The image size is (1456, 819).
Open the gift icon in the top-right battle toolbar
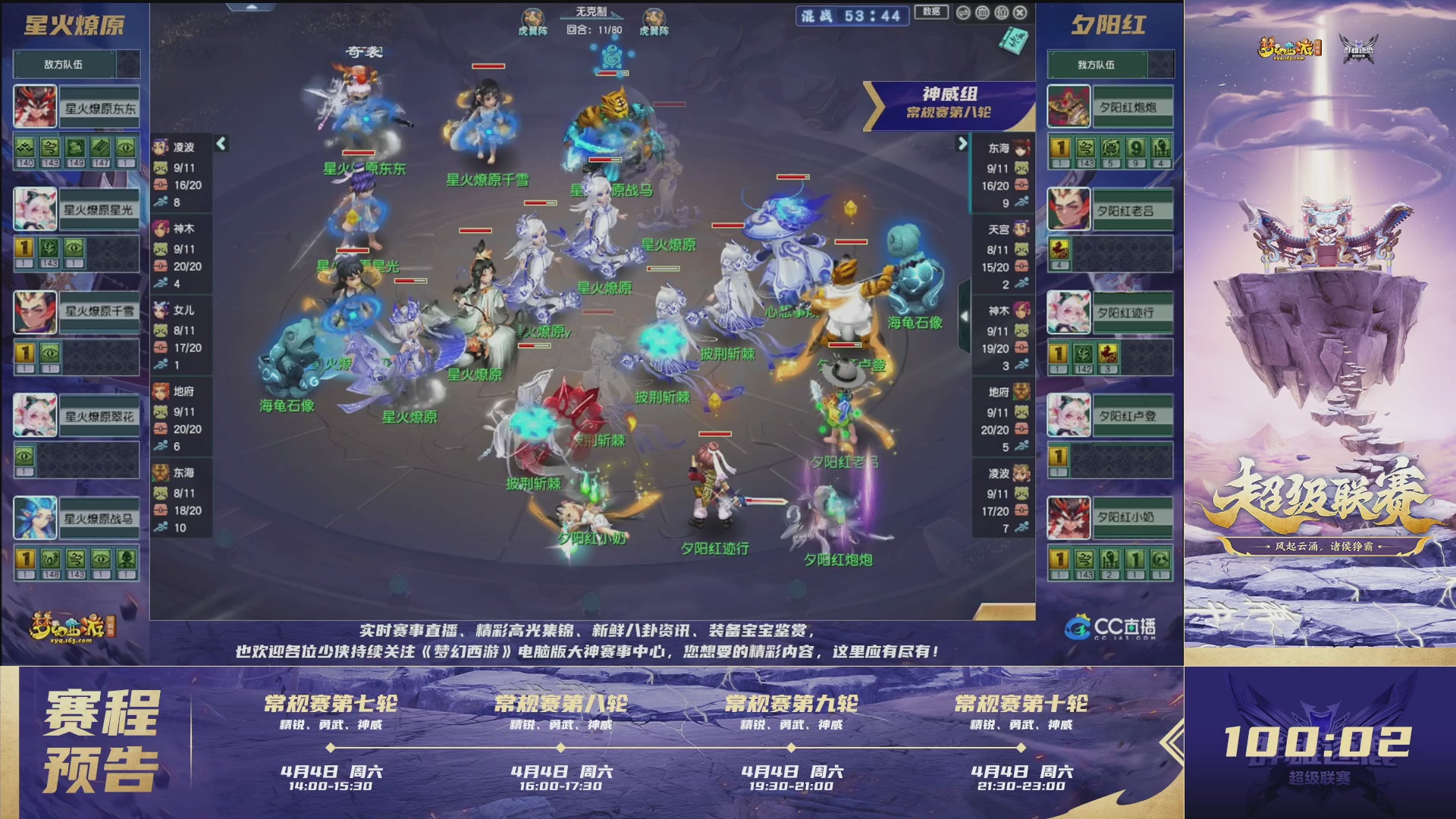(x=1002, y=12)
